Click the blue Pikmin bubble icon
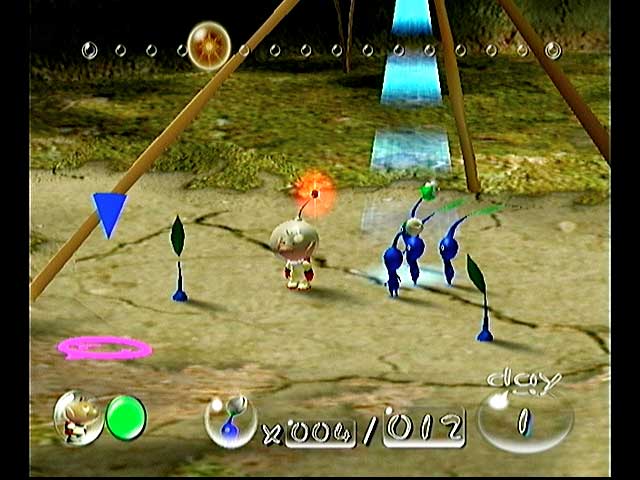Viewport: 640px width, 480px height. [230, 420]
